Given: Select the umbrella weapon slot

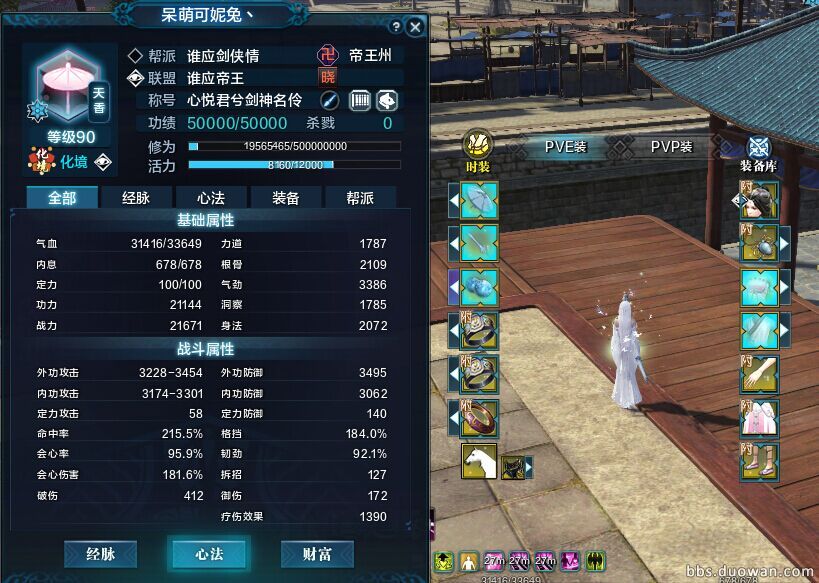Looking at the screenshot, I should [x=479, y=201].
